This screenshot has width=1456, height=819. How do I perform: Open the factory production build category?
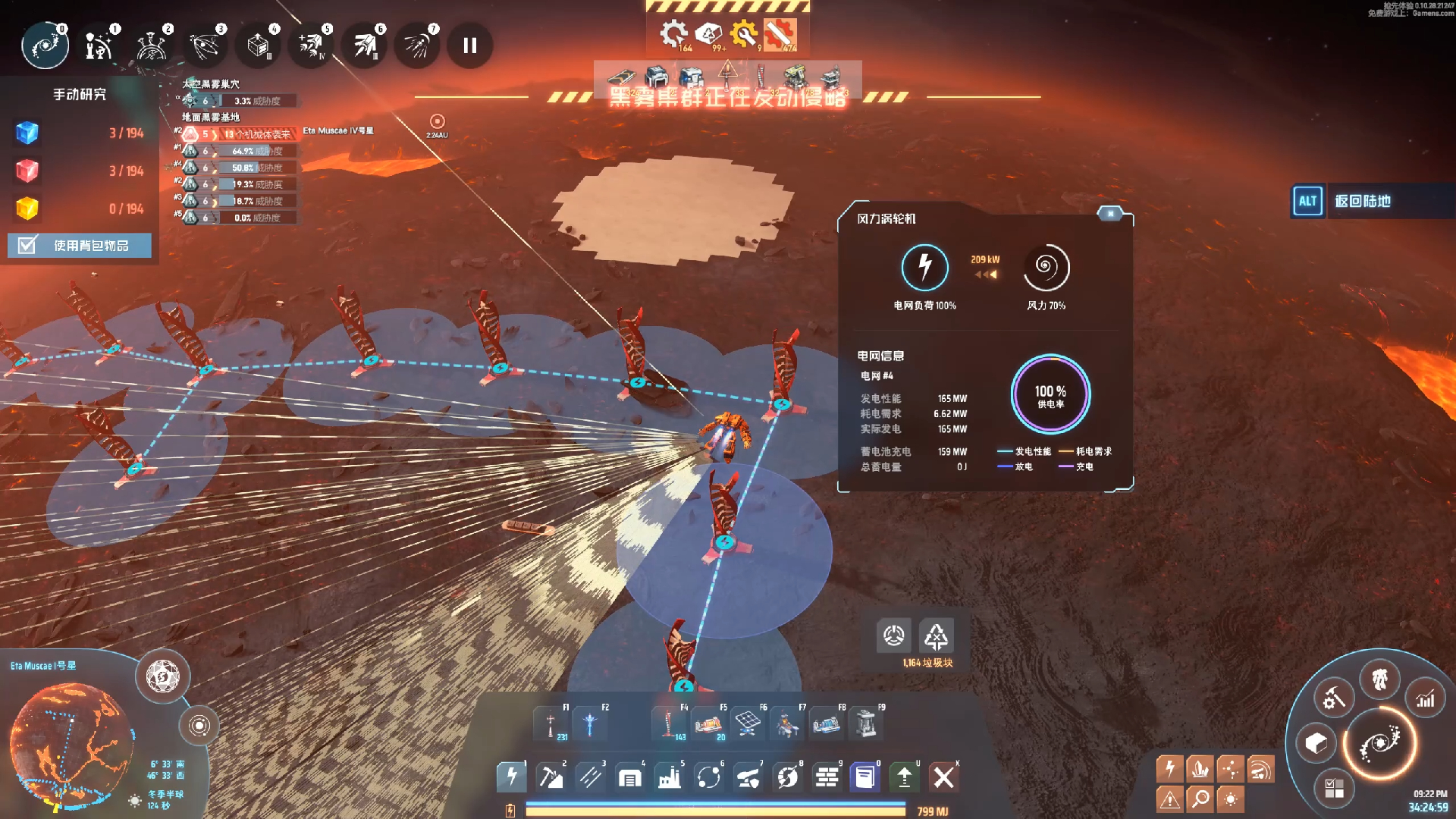tap(669, 777)
